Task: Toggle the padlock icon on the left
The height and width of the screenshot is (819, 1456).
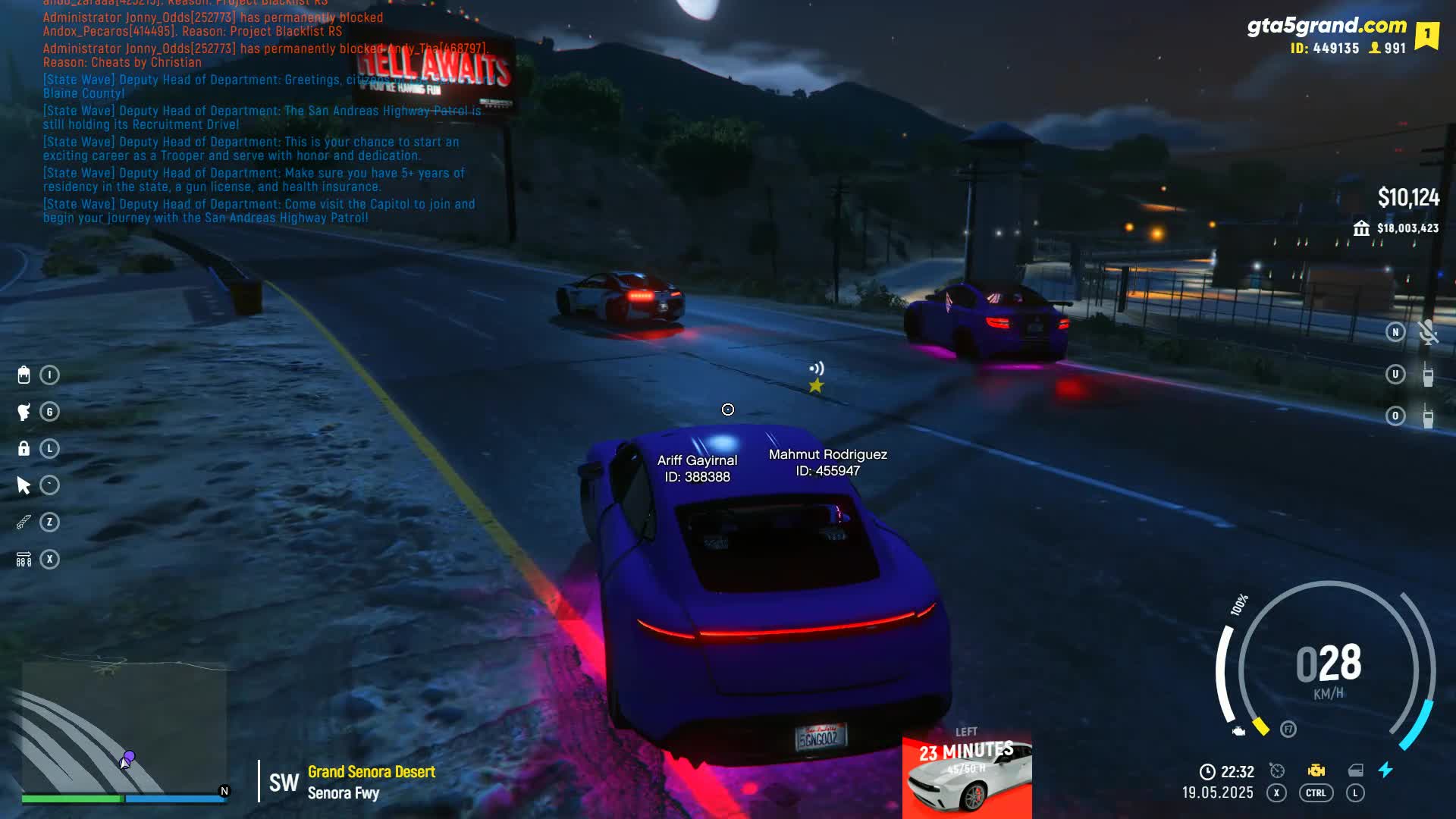Action: pyautogui.click(x=24, y=448)
